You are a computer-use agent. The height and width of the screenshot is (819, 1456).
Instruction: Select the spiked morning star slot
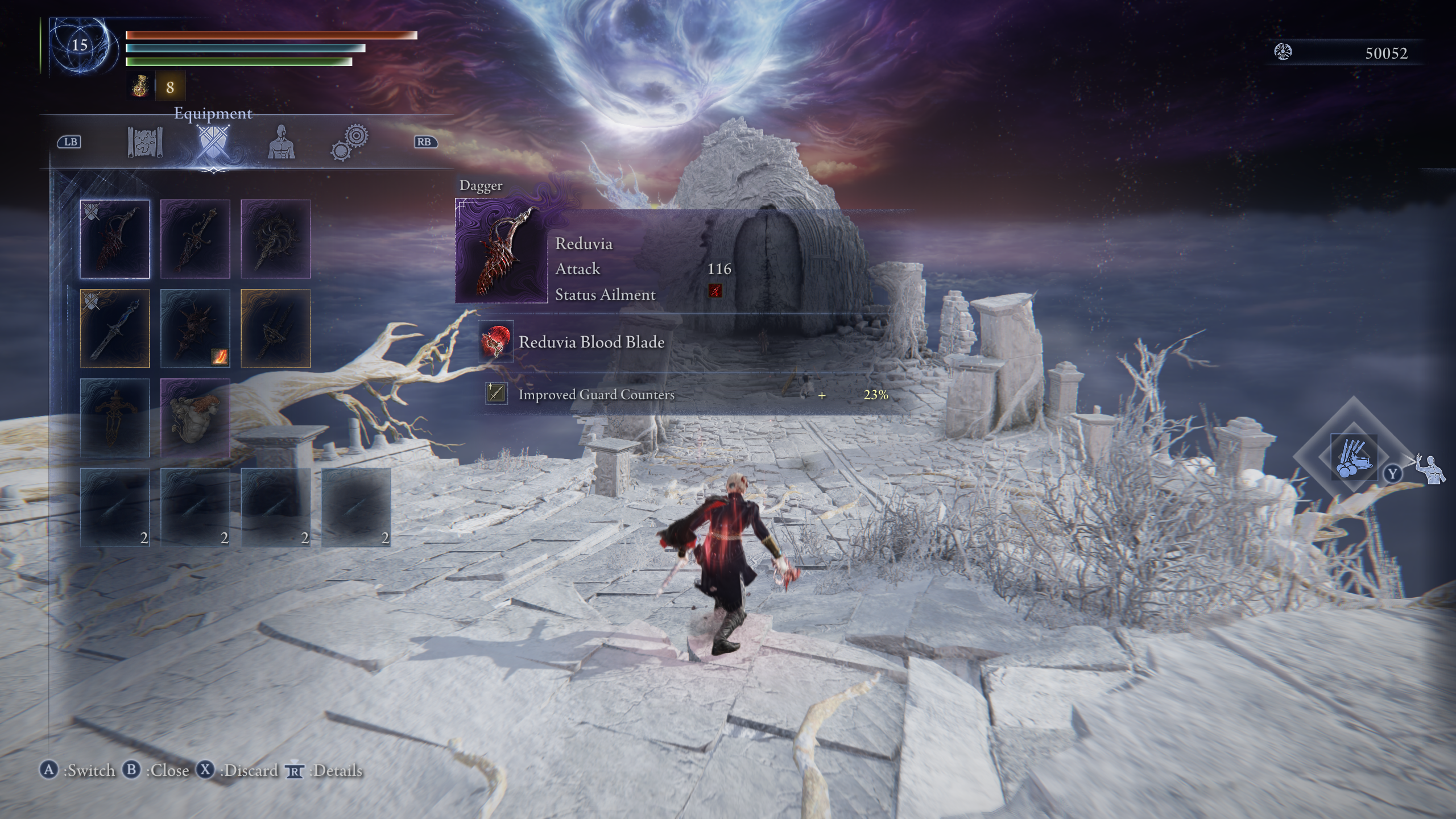(x=195, y=328)
